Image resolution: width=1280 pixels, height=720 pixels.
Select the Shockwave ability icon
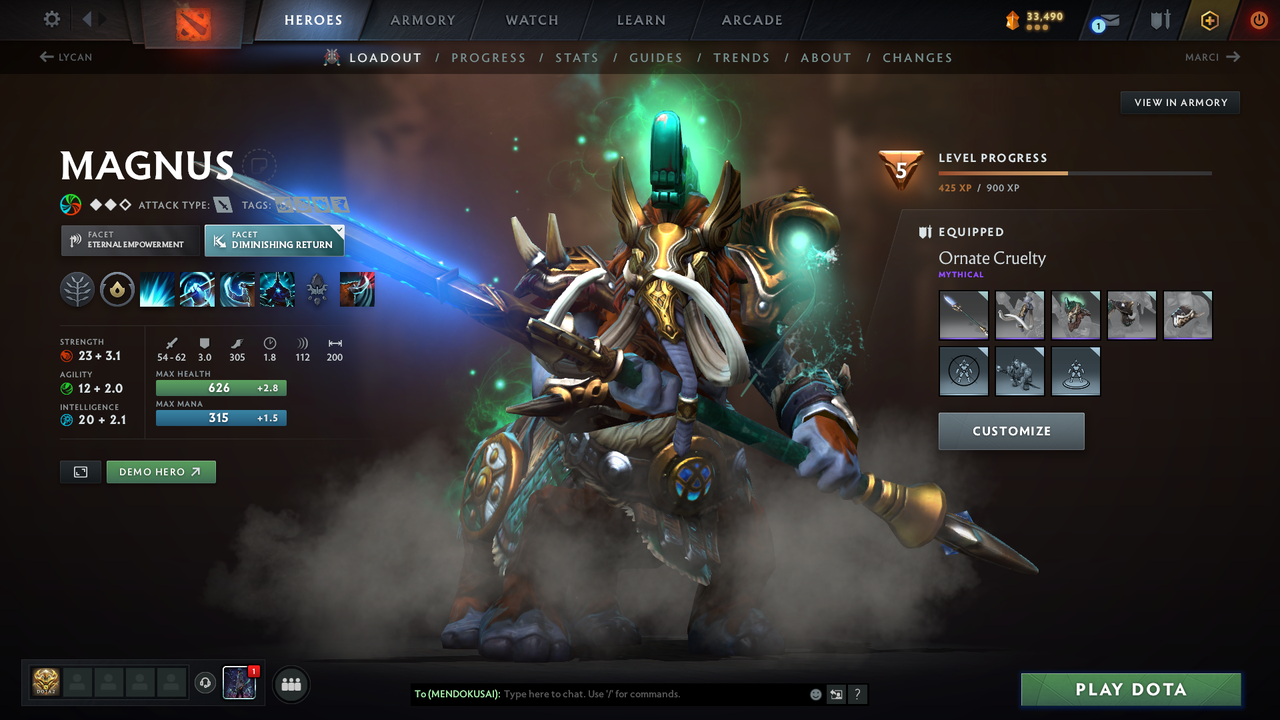coord(156,289)
